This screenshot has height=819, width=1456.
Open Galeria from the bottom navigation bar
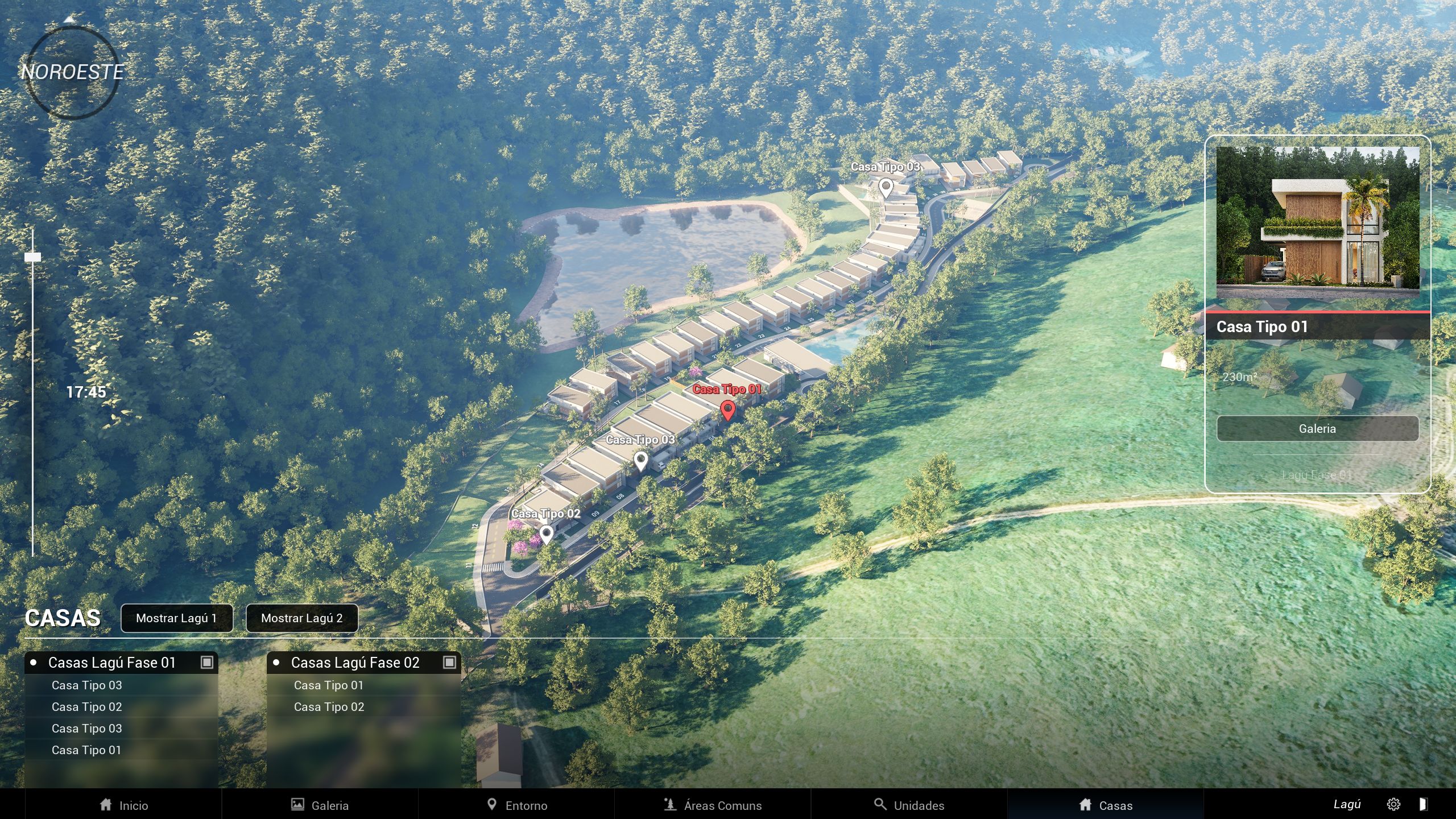(320, 805)
